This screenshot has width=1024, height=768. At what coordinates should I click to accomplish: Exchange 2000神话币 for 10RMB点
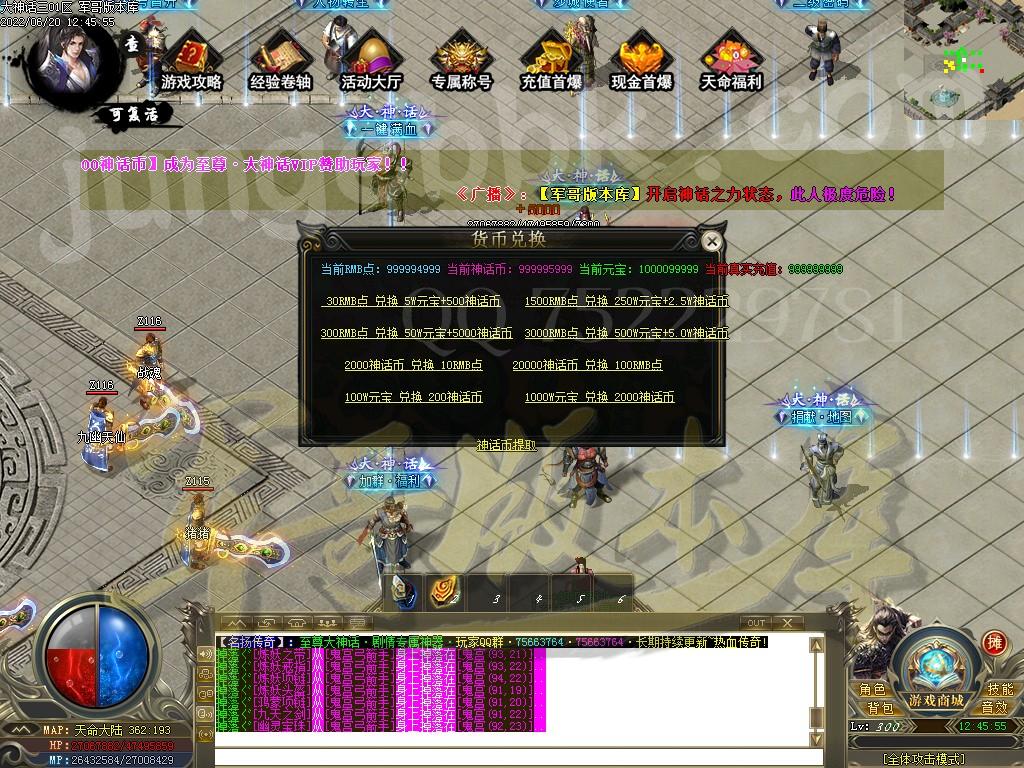click(413, 365)
